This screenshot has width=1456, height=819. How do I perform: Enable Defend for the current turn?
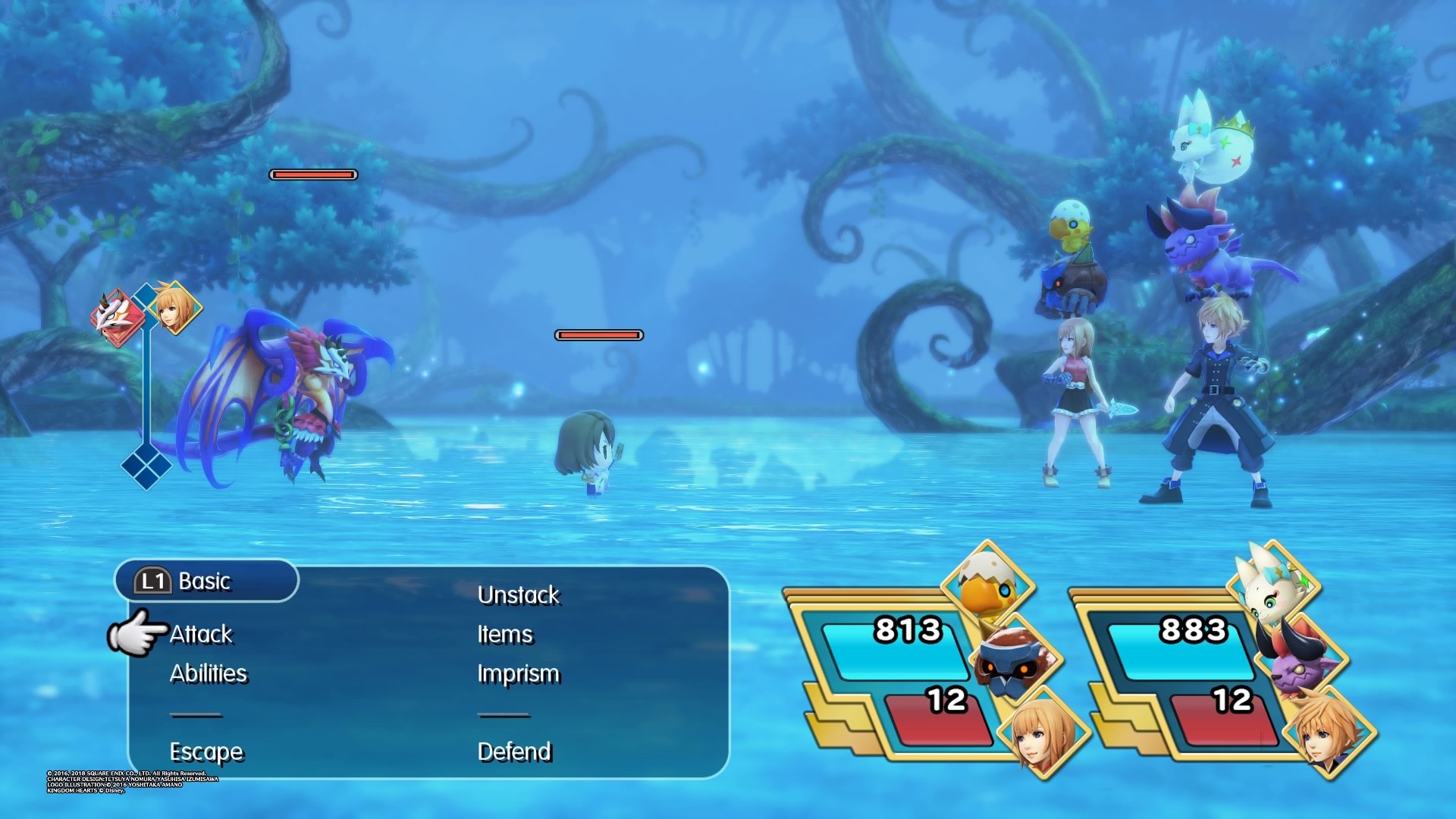(x=516, y=752)
